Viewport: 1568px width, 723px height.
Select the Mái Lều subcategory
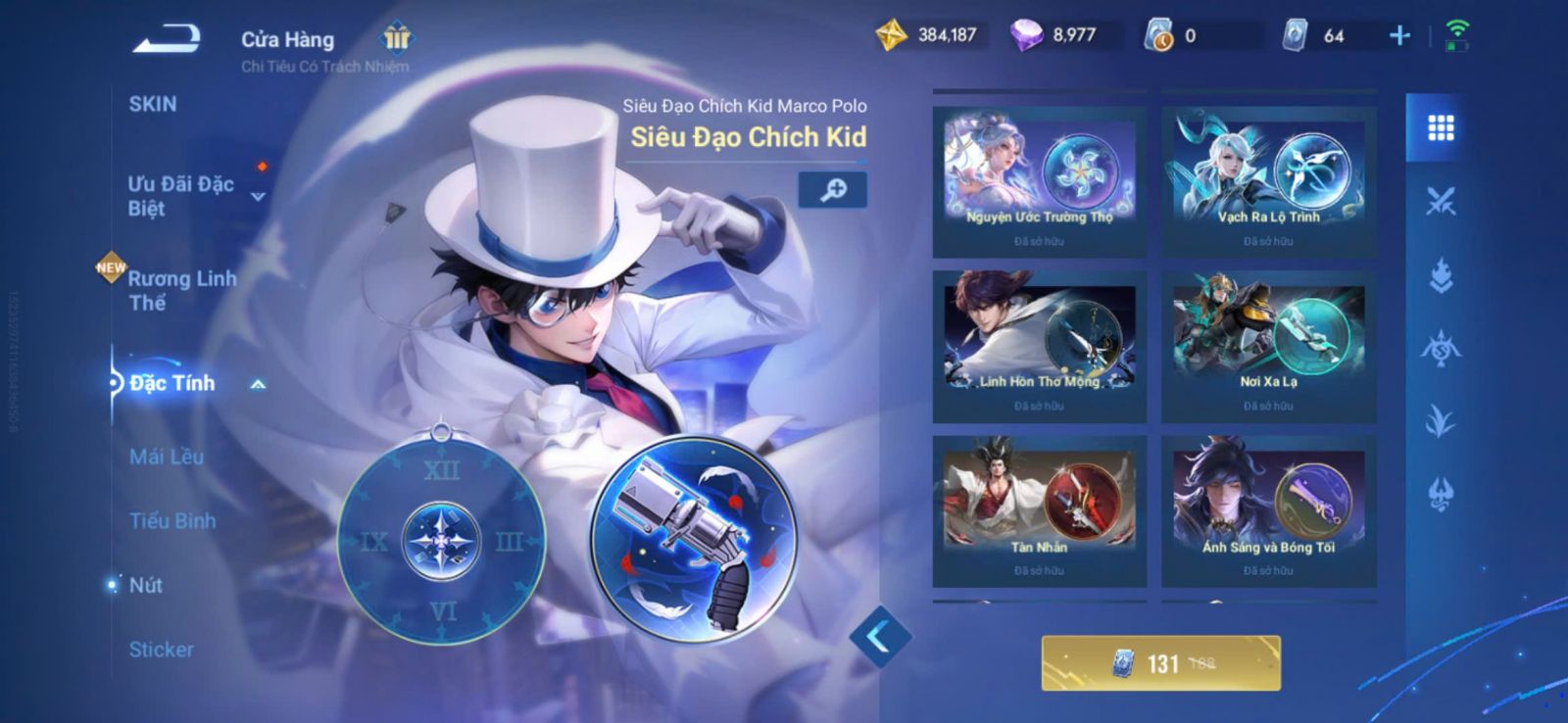click(167, 457)
